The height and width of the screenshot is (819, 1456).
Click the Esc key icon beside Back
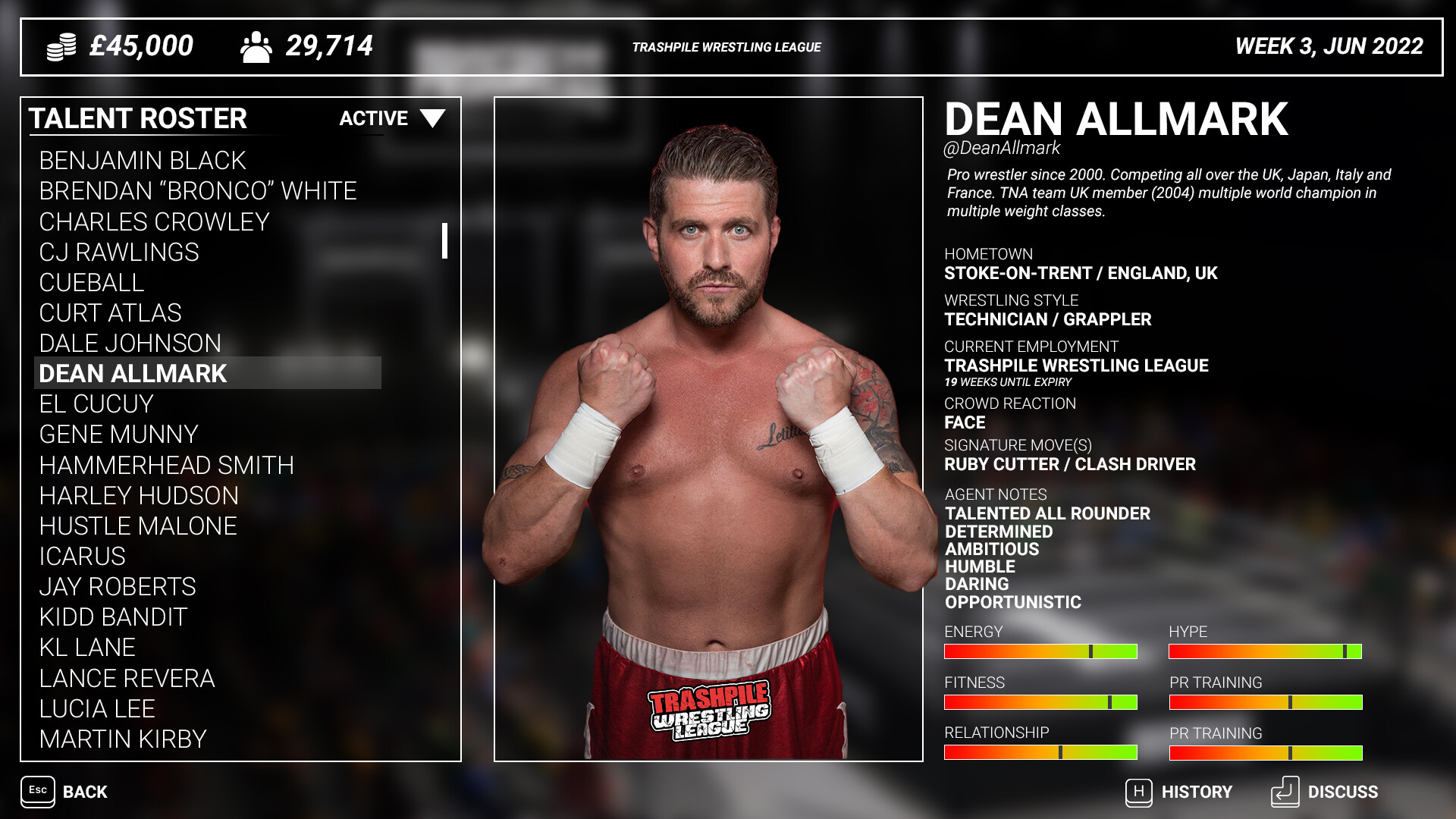pos(39,792)
